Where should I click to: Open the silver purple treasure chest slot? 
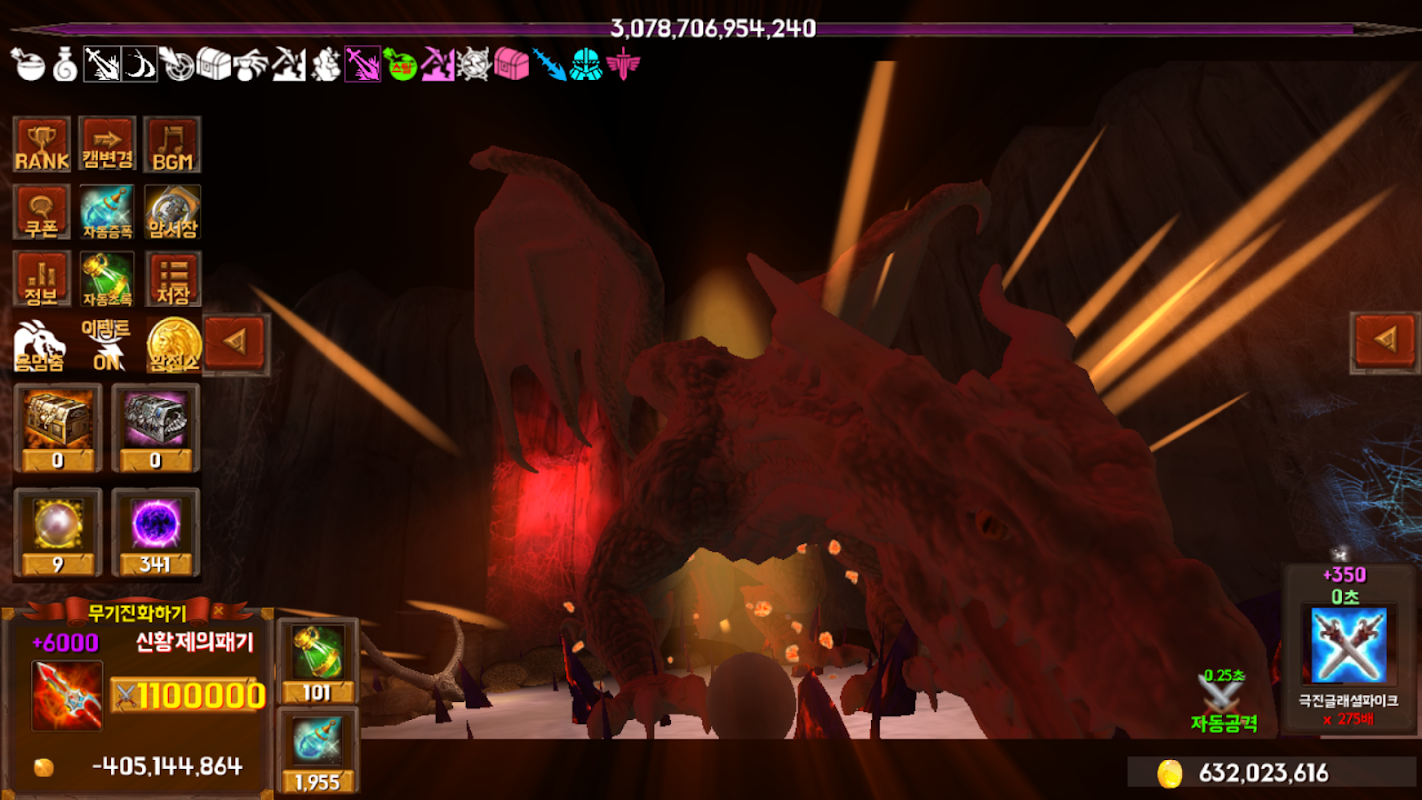(x=155, y=427)
